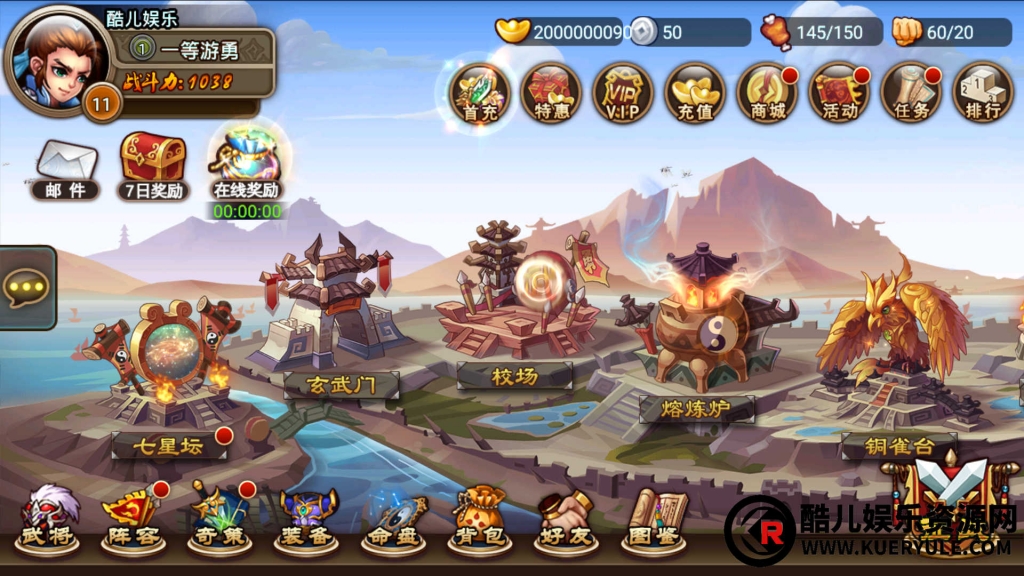This screenshot has width=1024, height=576.
Task: Show the VIP privileges screen
Action: [x=623, y=93]
